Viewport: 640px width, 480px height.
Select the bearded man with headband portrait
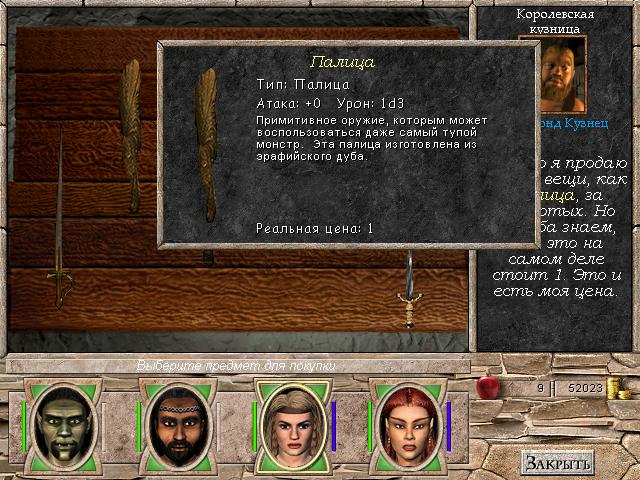pos(175,425)
